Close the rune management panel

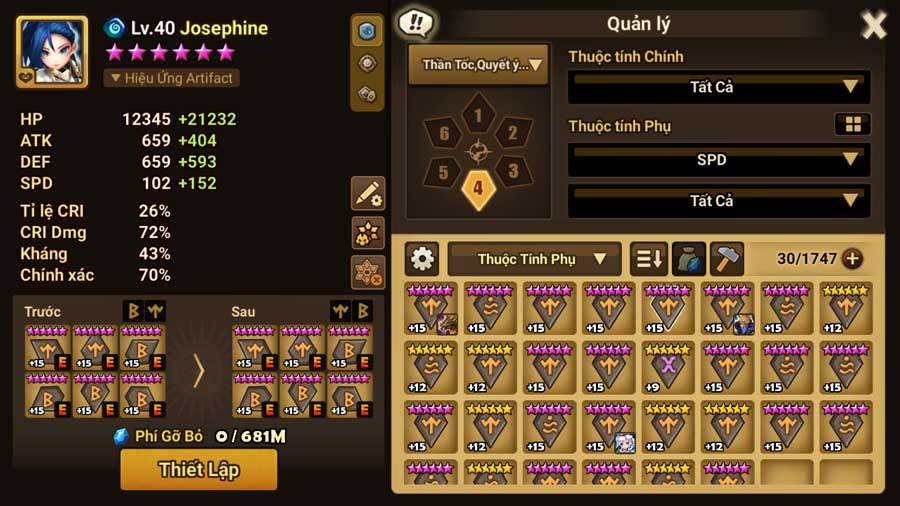coord(874,25)
